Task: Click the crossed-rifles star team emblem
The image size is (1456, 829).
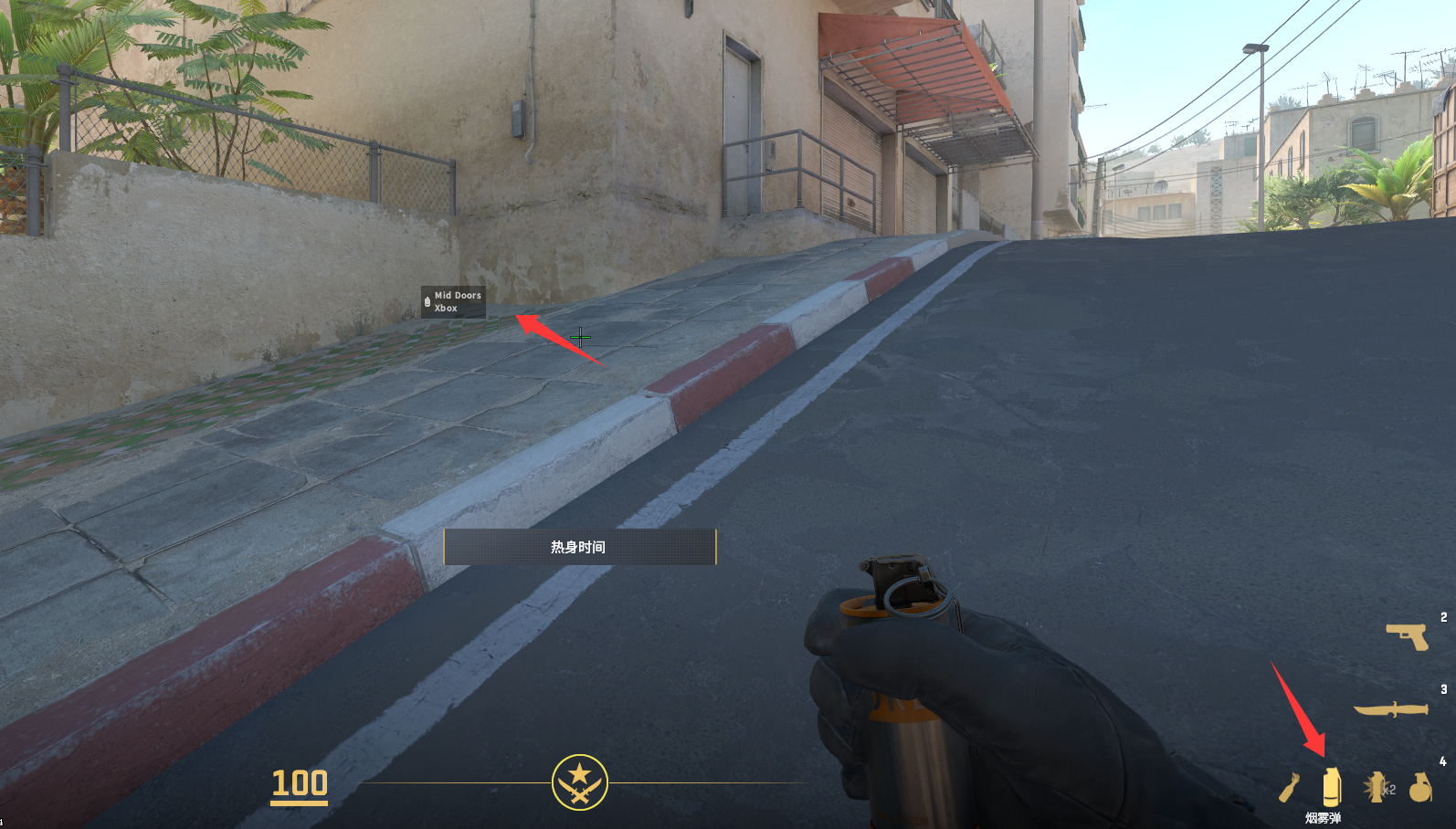Action: (x=579, y=782)
